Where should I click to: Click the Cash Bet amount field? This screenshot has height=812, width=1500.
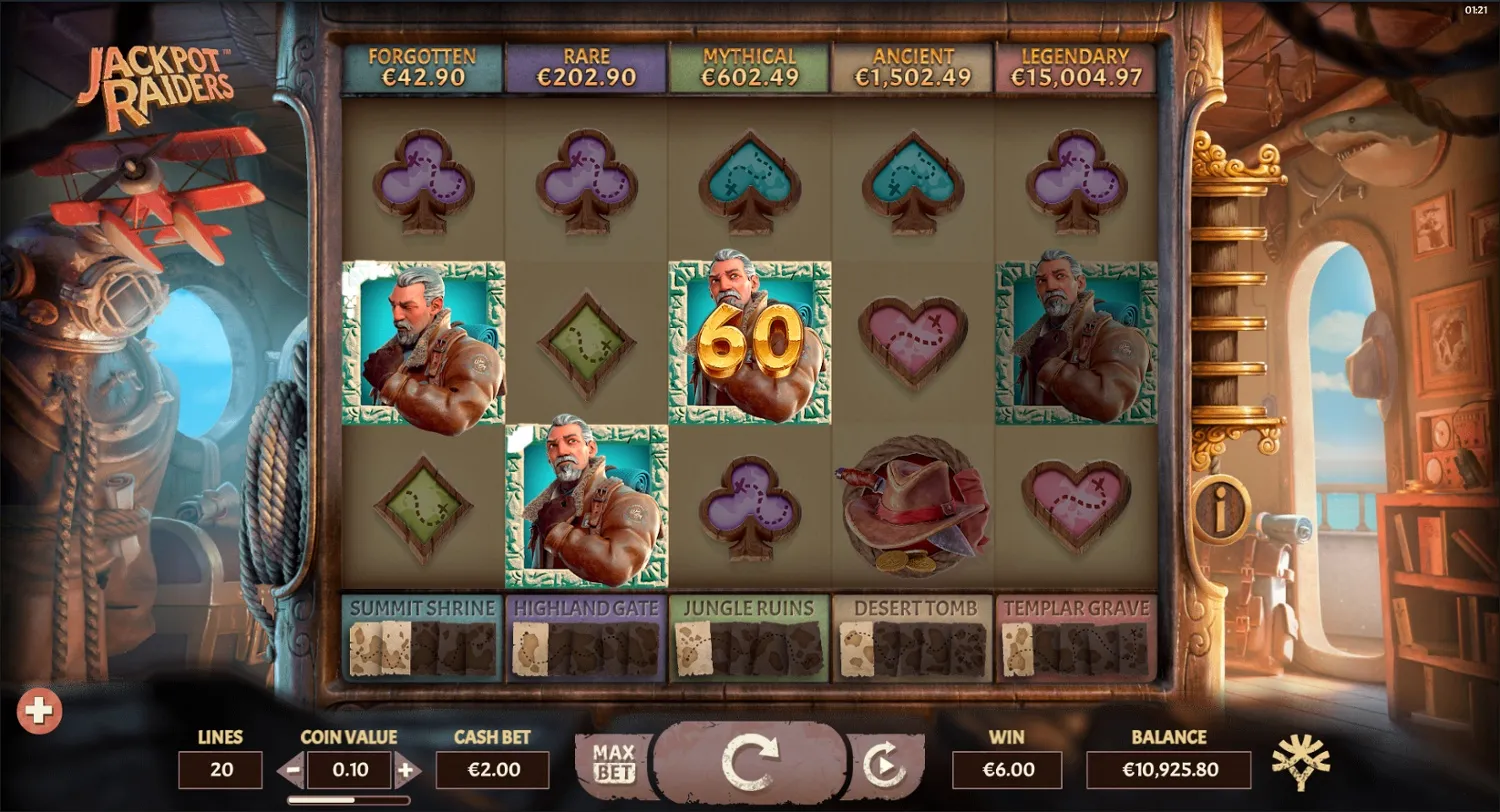click(x=492, y=770)
